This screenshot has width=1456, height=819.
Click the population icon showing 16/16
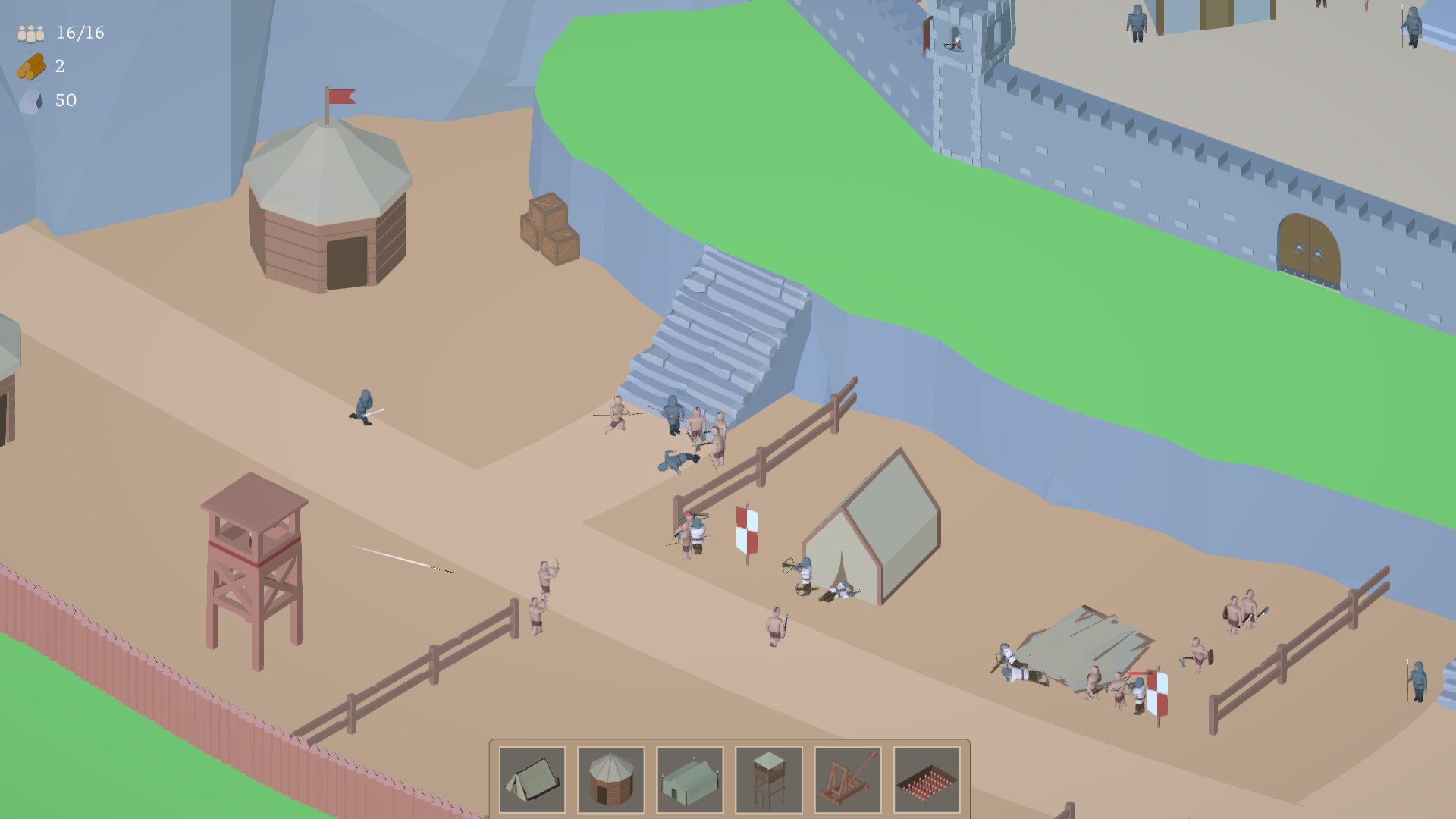click(x=29, y=33)
